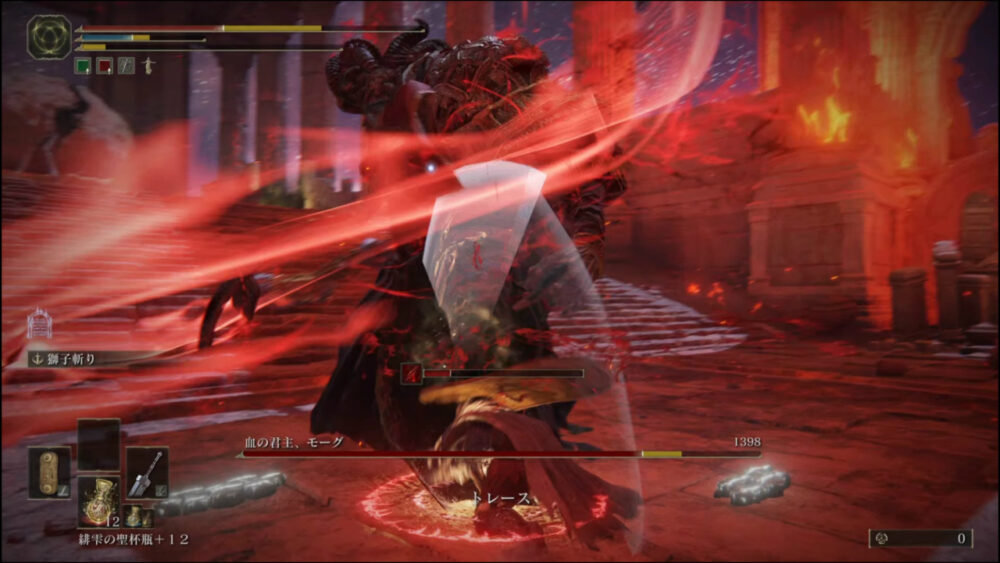Select the golden talisman left-hand slot
Screen dimensions: 1000x563
coord(49,472)
